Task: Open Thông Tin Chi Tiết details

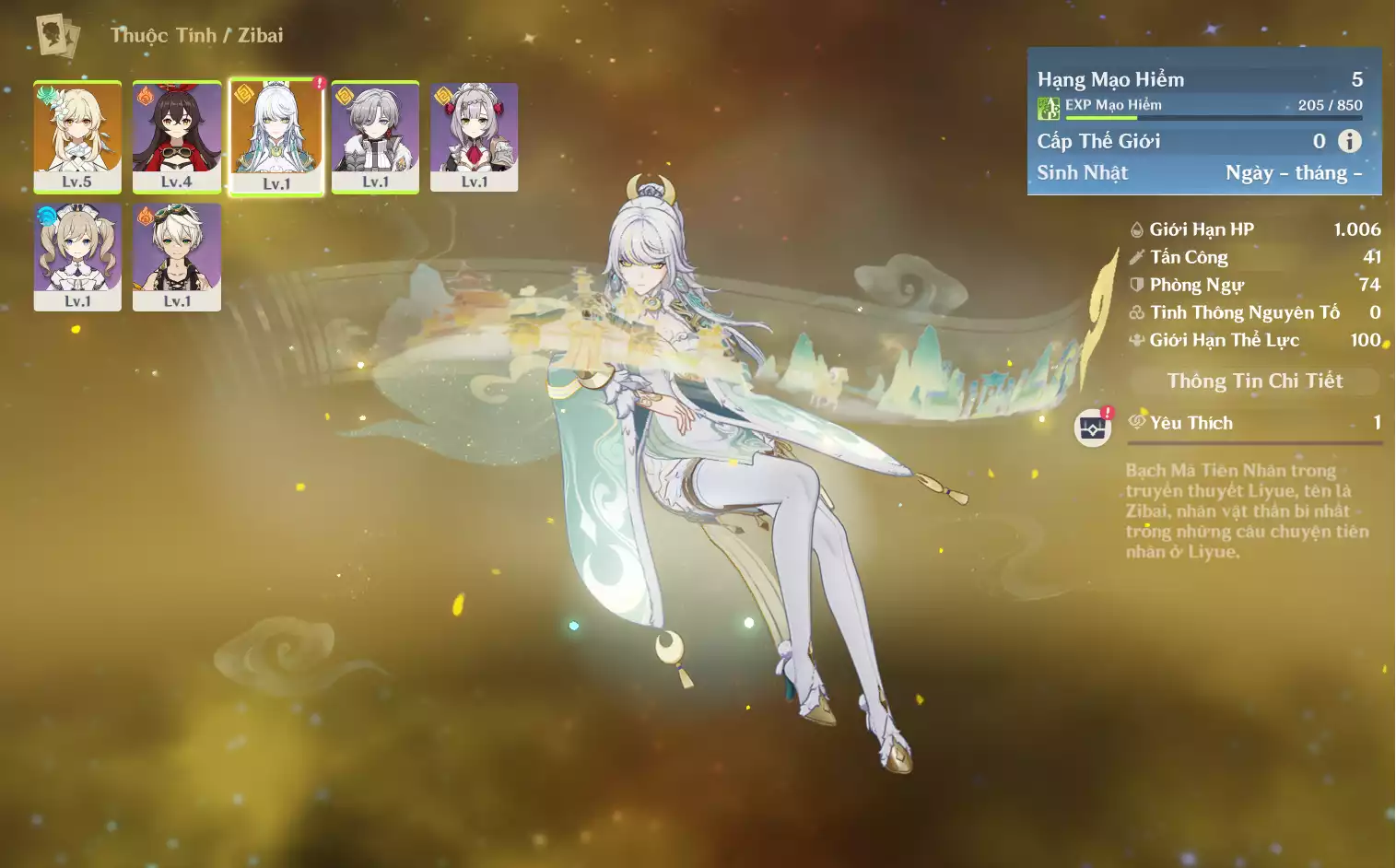Action: point(1254,381)
